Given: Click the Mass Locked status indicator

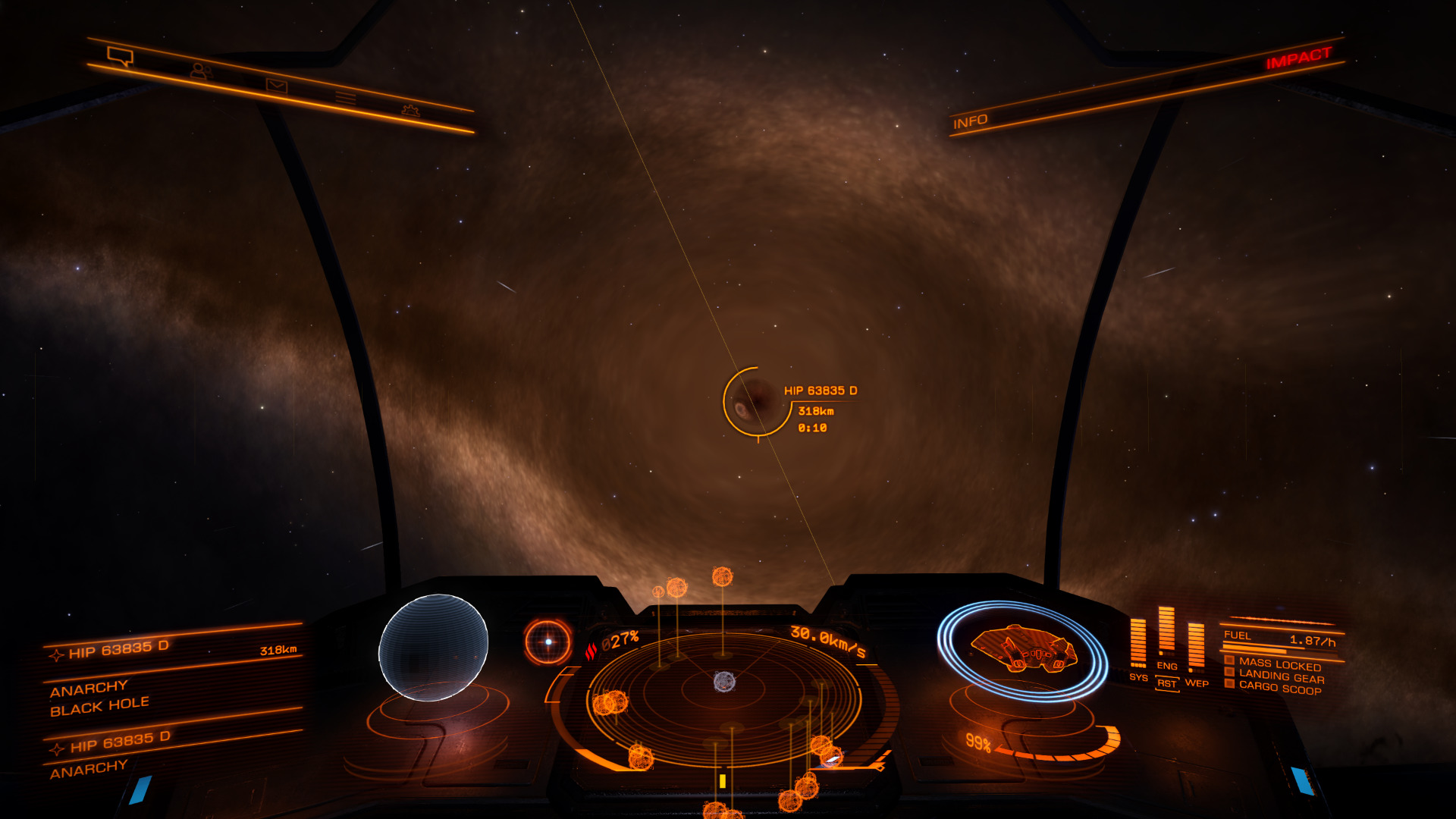Looking at the screenshot, I should (x=1279, y=664).
